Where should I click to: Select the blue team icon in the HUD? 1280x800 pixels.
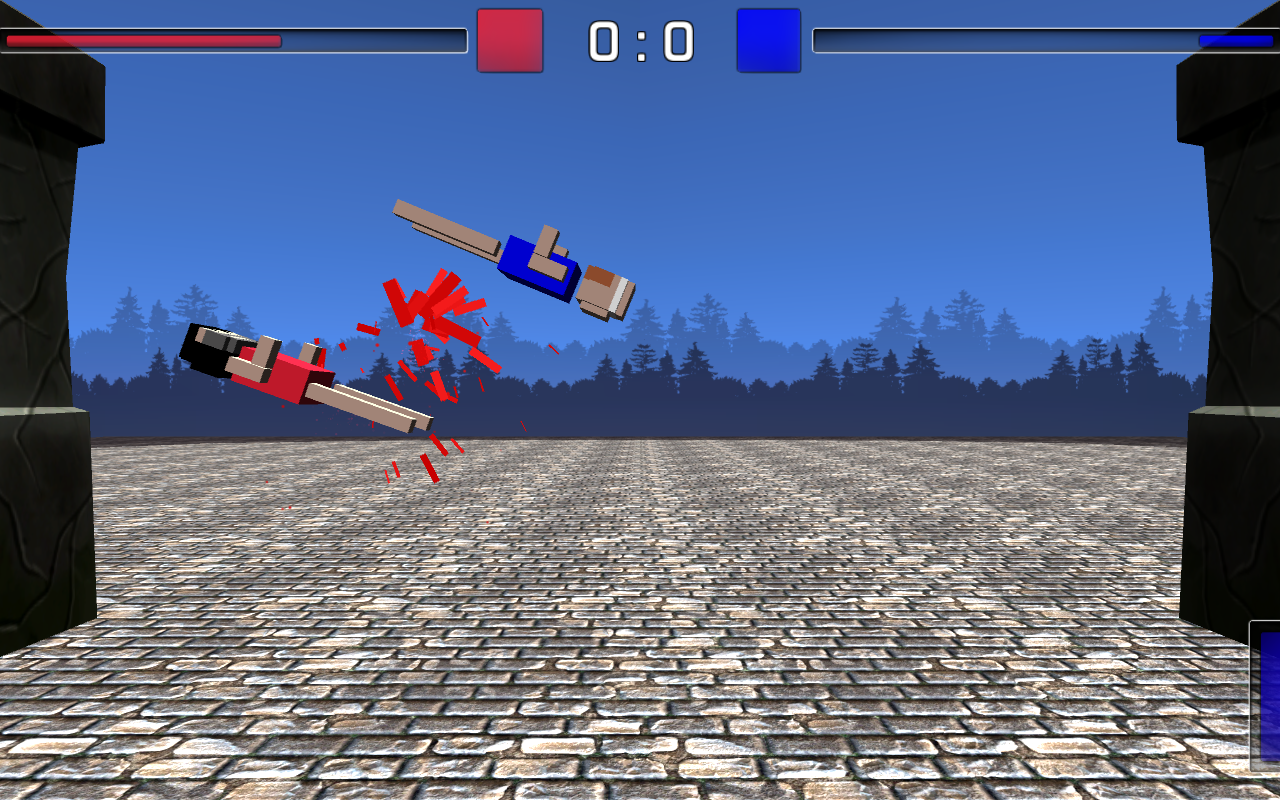(767, 41)
